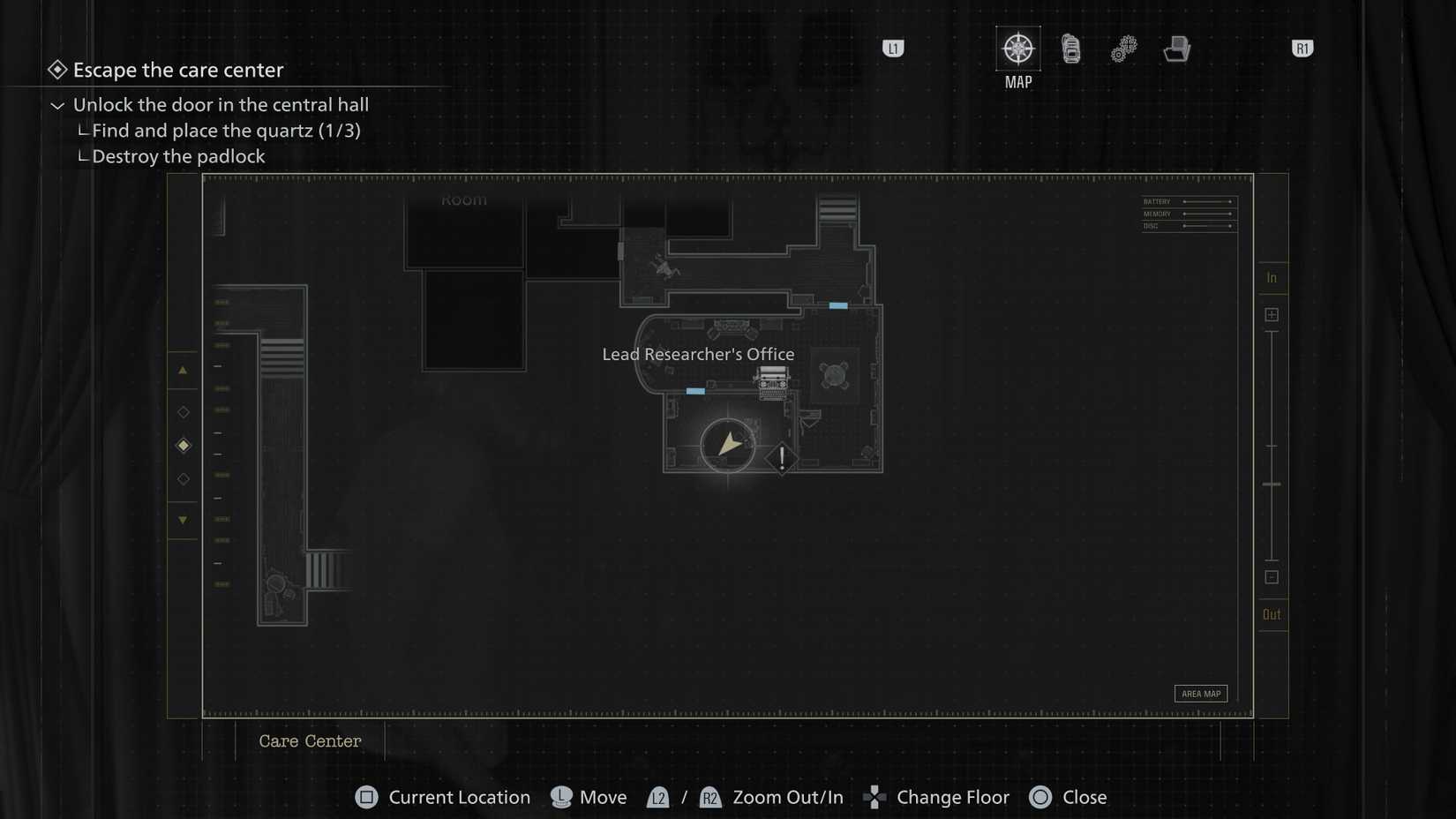
Task: Click the Current Location square icon
Action: (366, 797)
